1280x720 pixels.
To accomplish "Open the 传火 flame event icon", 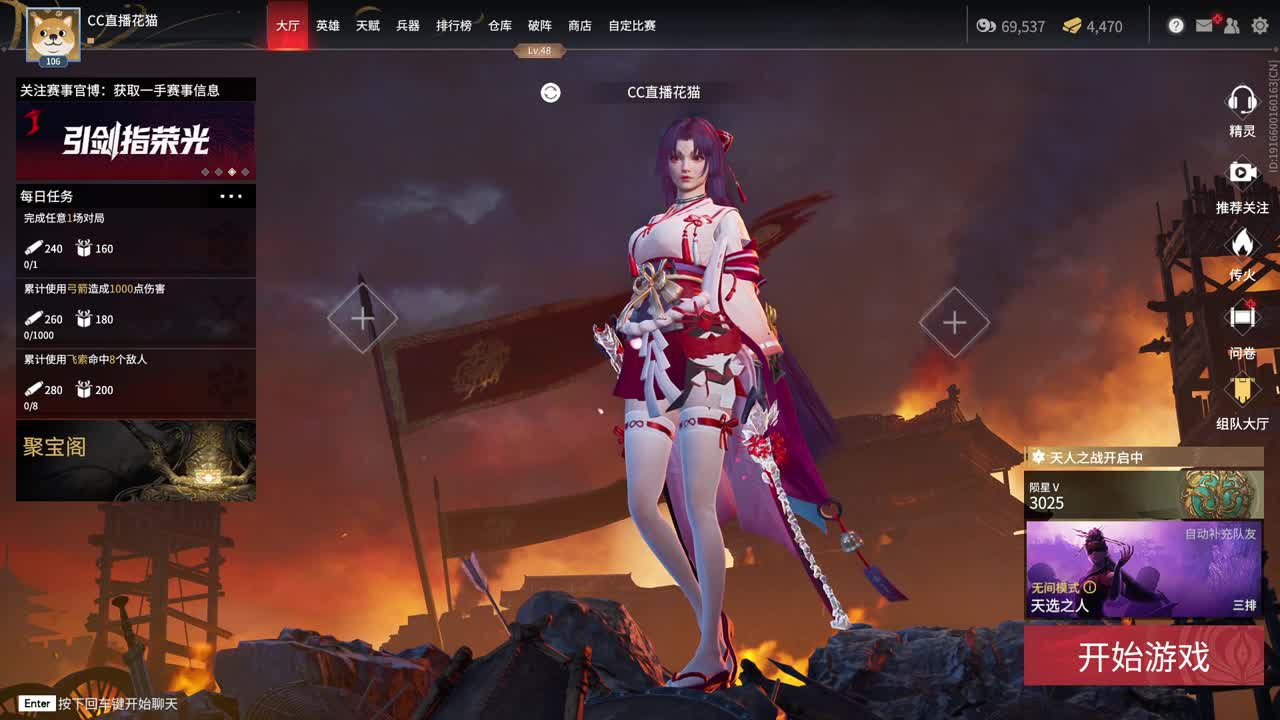I will tap(1241, 244).
